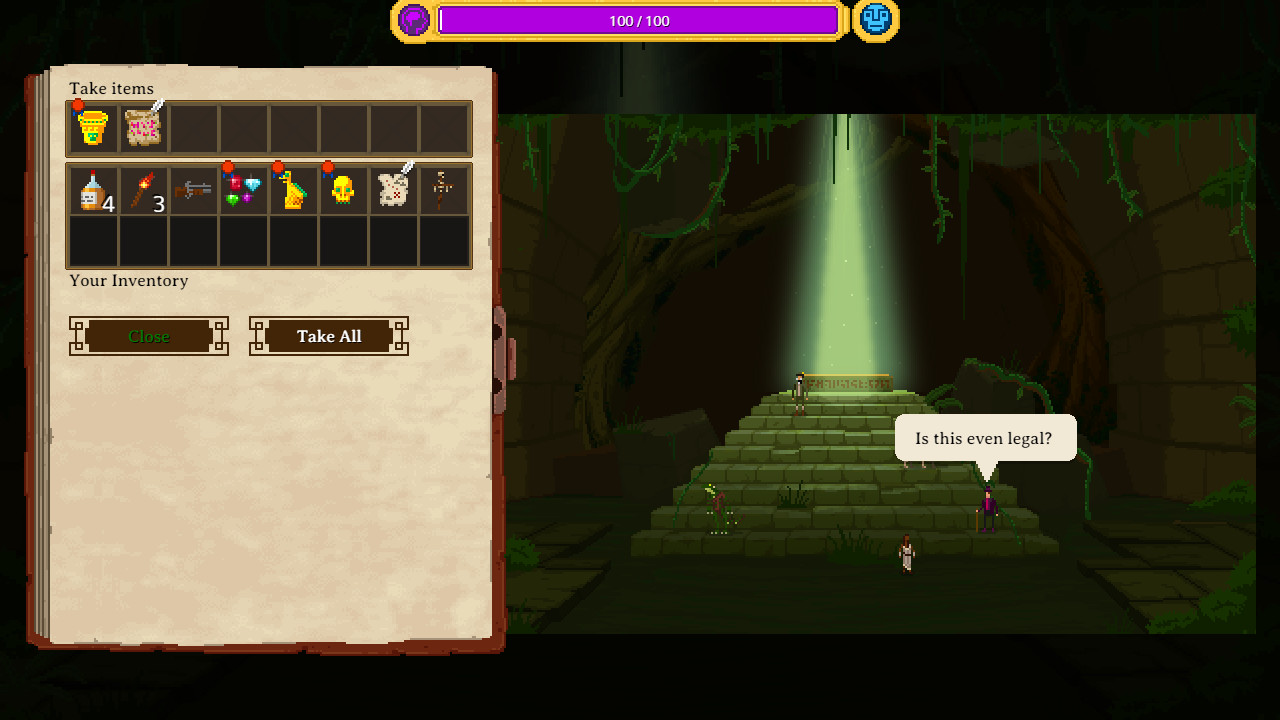Select the golden giraffe idol
The image size is (1280, 720).
pyautogui.click(x=293, y=192)
